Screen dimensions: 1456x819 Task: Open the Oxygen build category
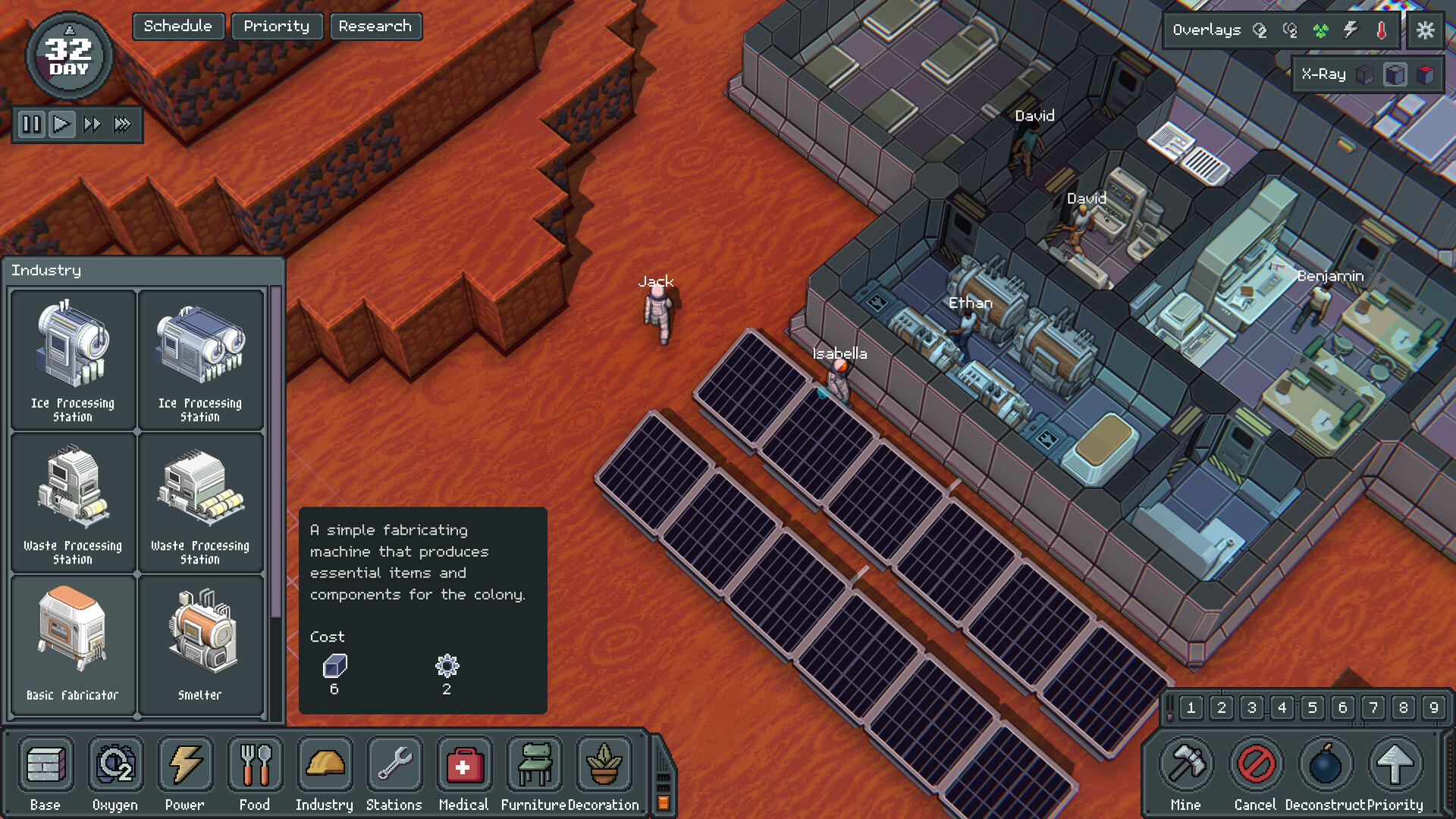point(115,766)
